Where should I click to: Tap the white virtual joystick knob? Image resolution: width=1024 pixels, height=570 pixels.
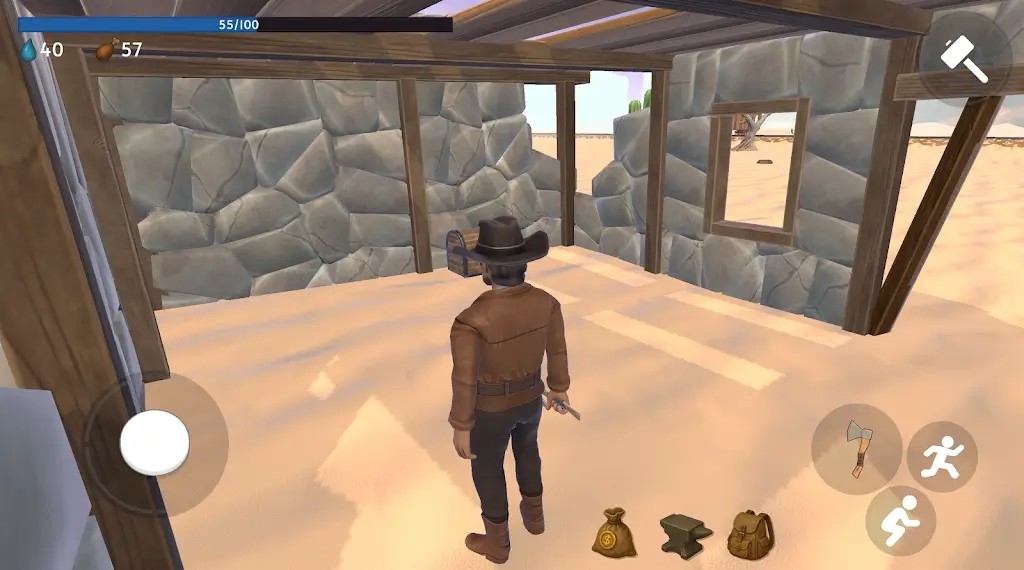click(155, 443)
